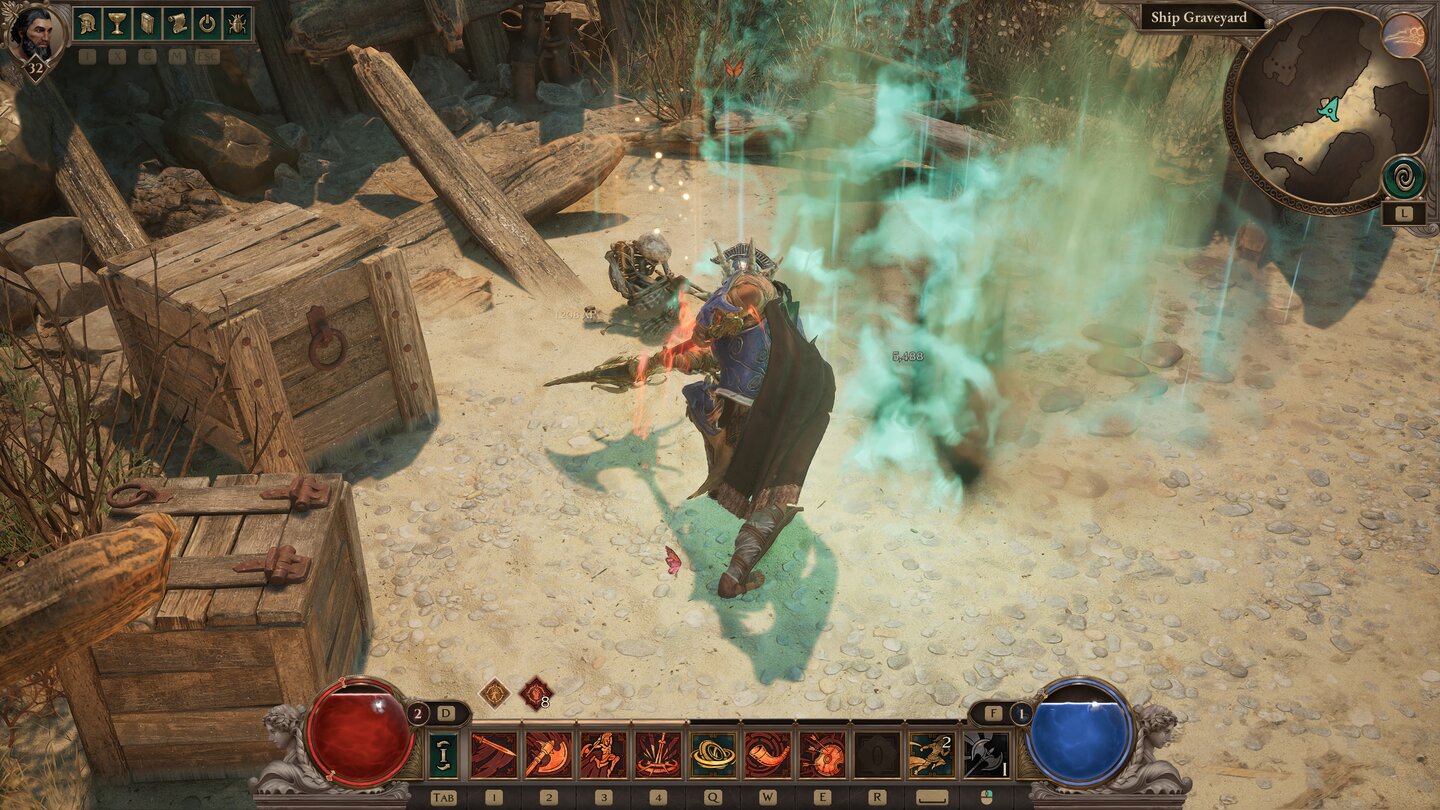Use the shield skill bound to E

[x=822, y=753]
